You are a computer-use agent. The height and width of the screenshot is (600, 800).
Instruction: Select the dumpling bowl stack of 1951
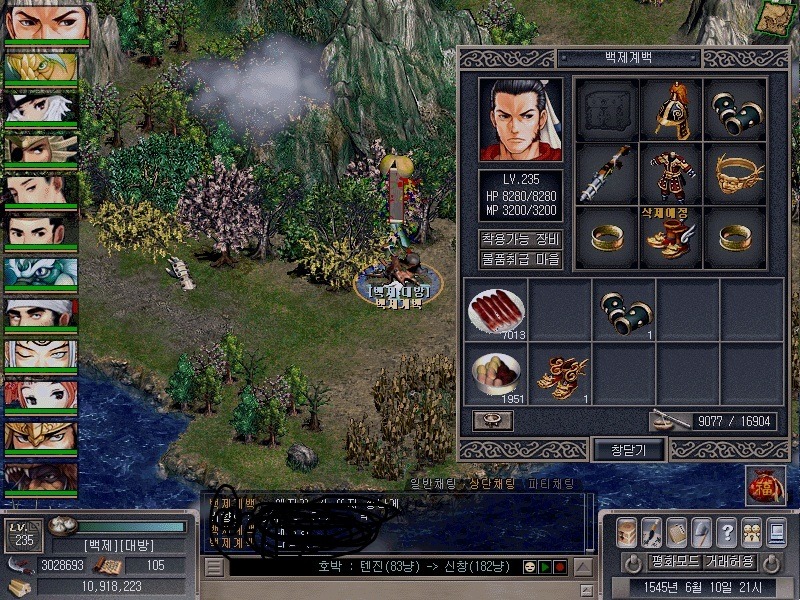[496, 374]
